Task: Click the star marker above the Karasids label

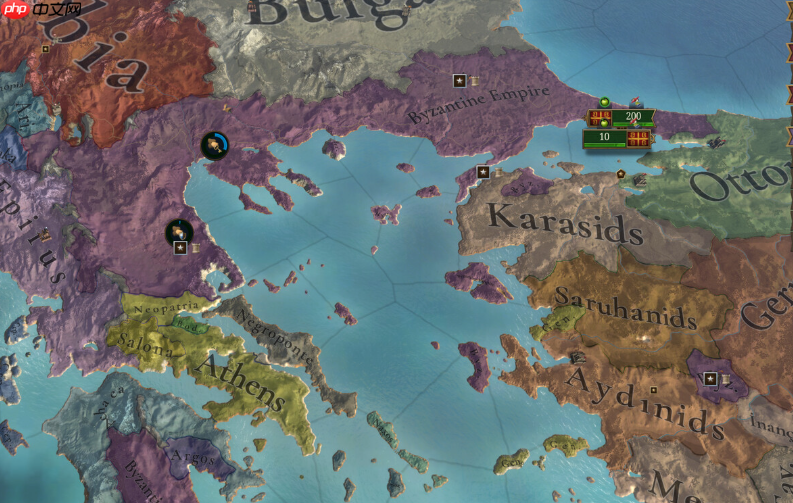Action: [x=483, y=172]
